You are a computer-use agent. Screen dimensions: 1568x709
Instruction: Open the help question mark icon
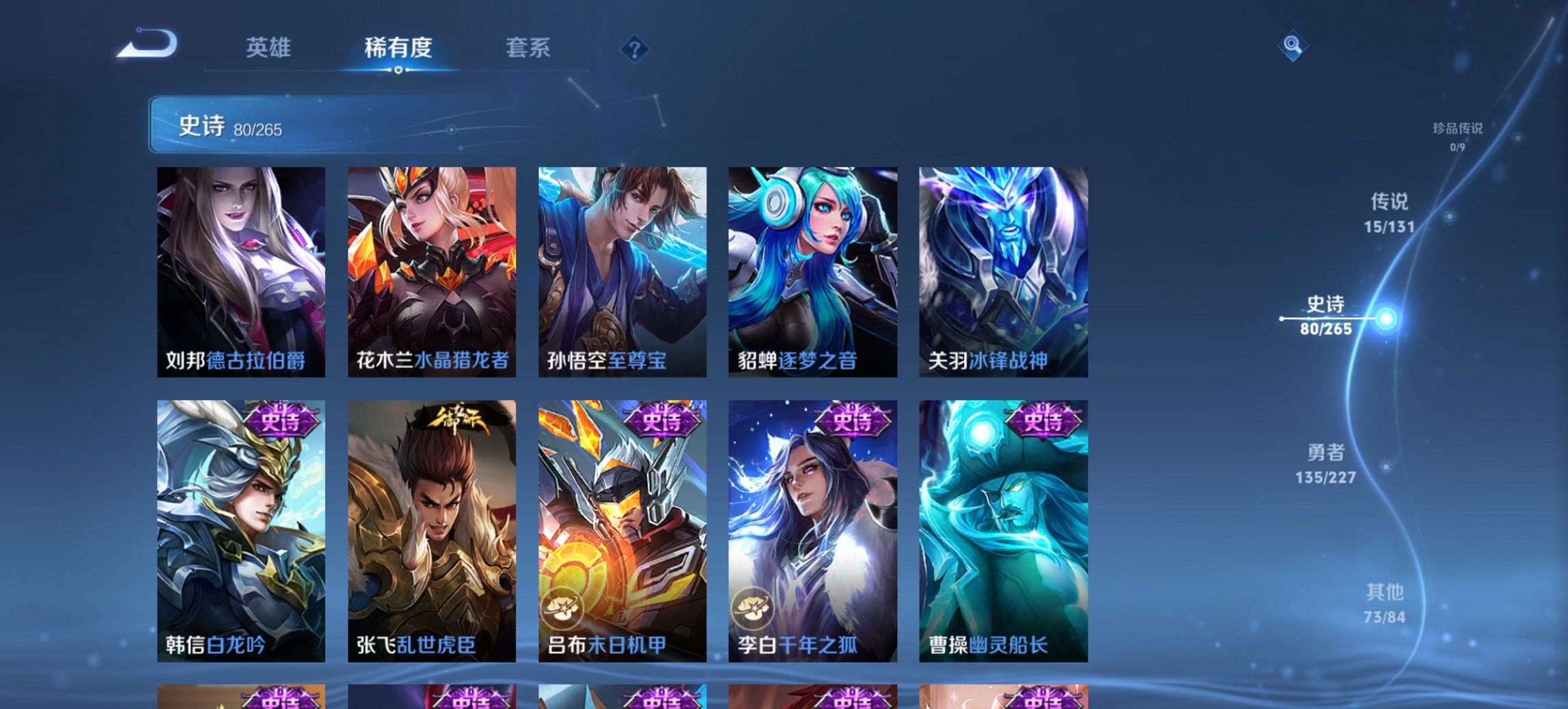pyautogui.click(x=635, y=48)
